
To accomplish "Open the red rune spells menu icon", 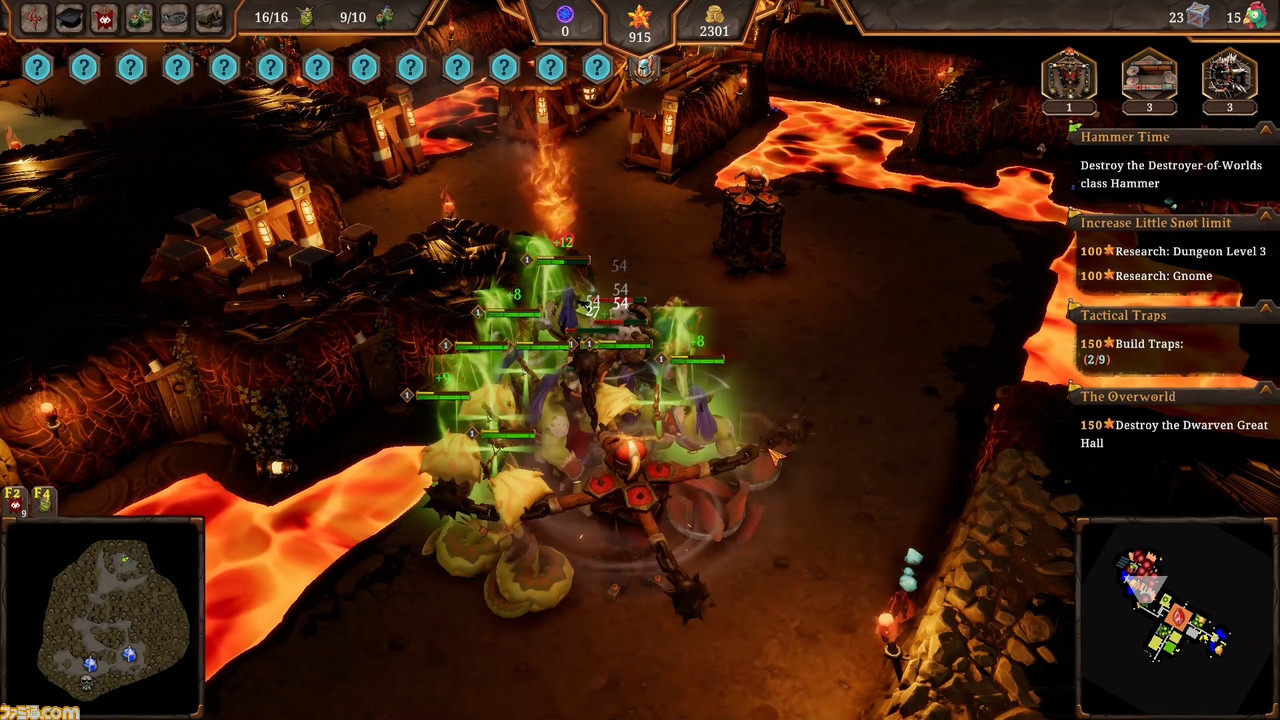I will pyautogui.click(x=35, y=18).
